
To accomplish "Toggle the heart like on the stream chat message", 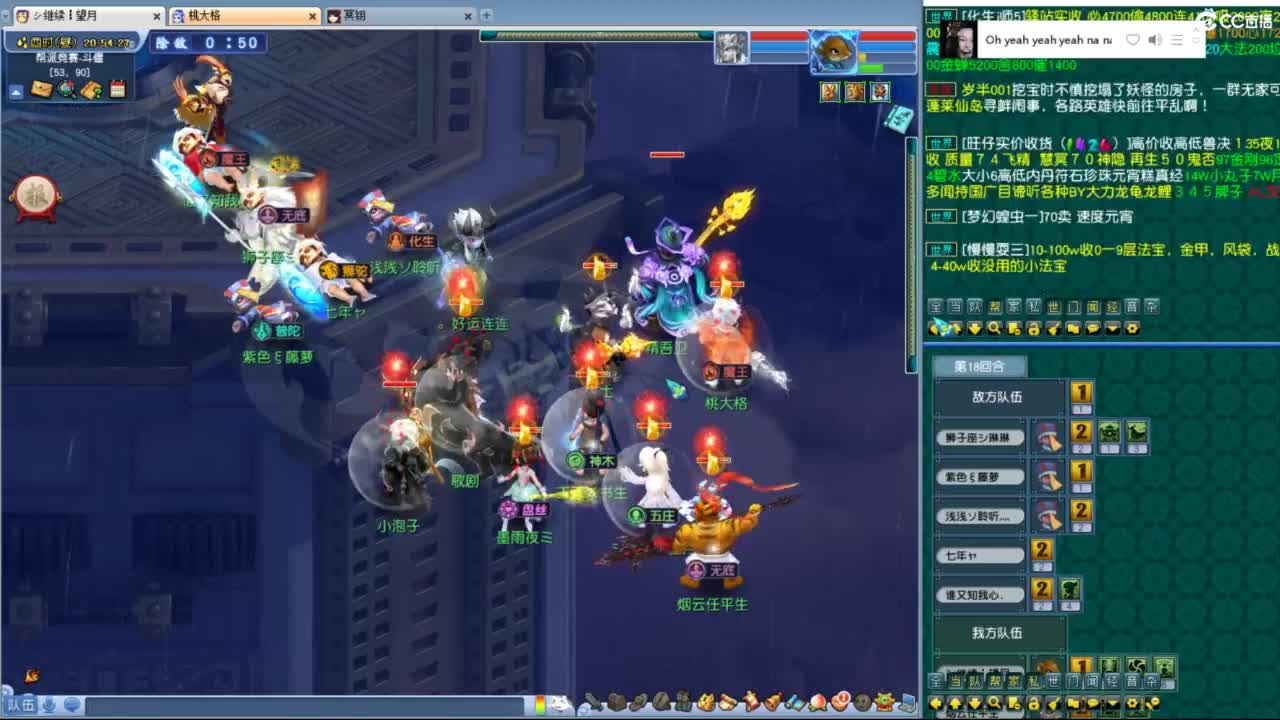I will click(1133, 38).
